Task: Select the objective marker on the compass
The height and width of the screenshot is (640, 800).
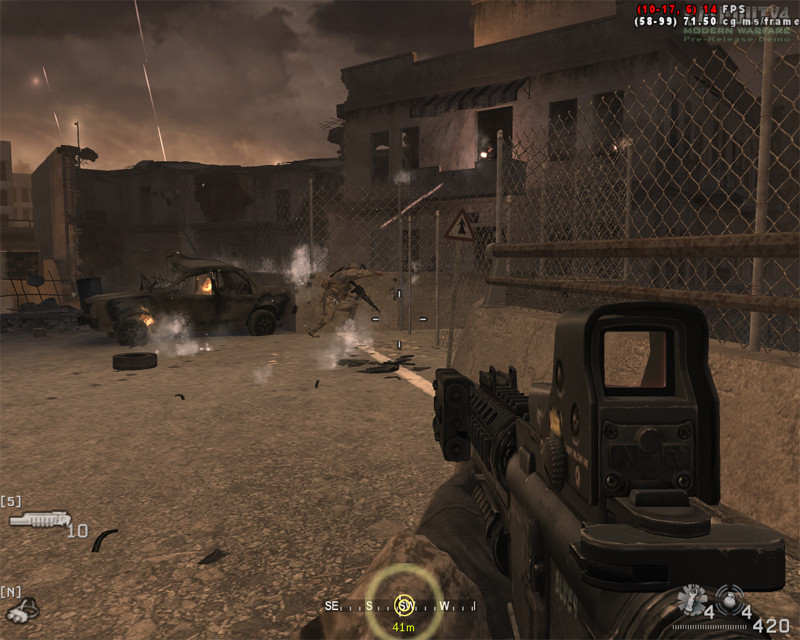Action: (x=404, y=604)
